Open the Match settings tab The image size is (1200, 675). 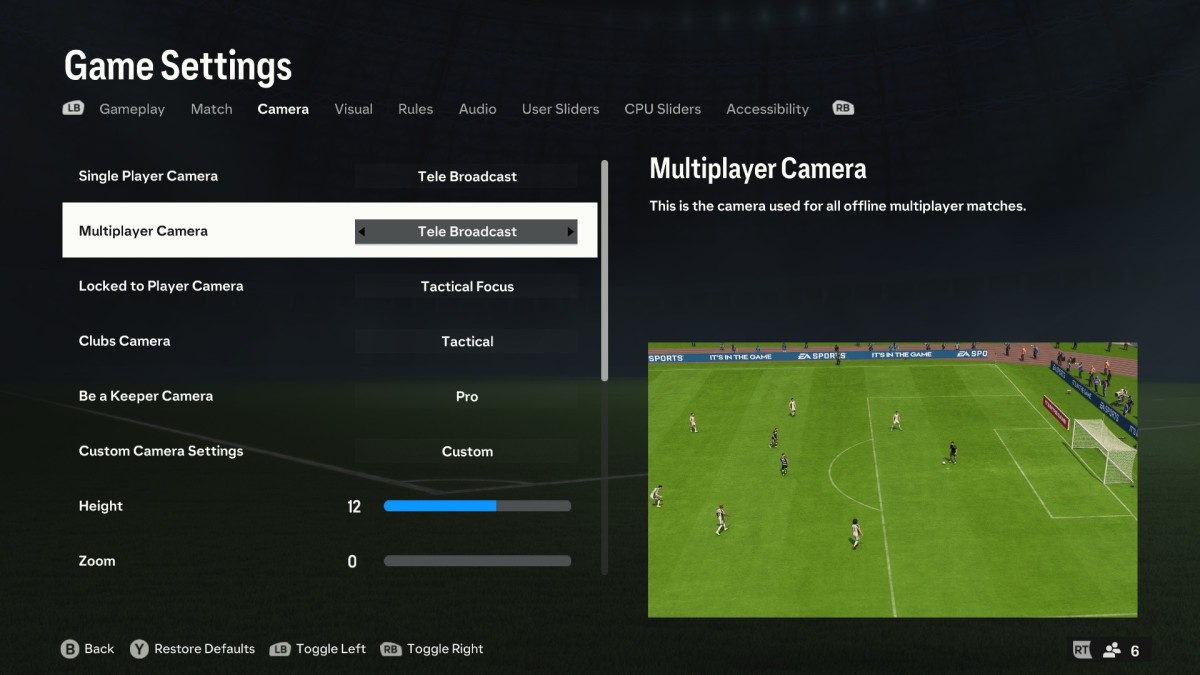click(x=211, y=109)
